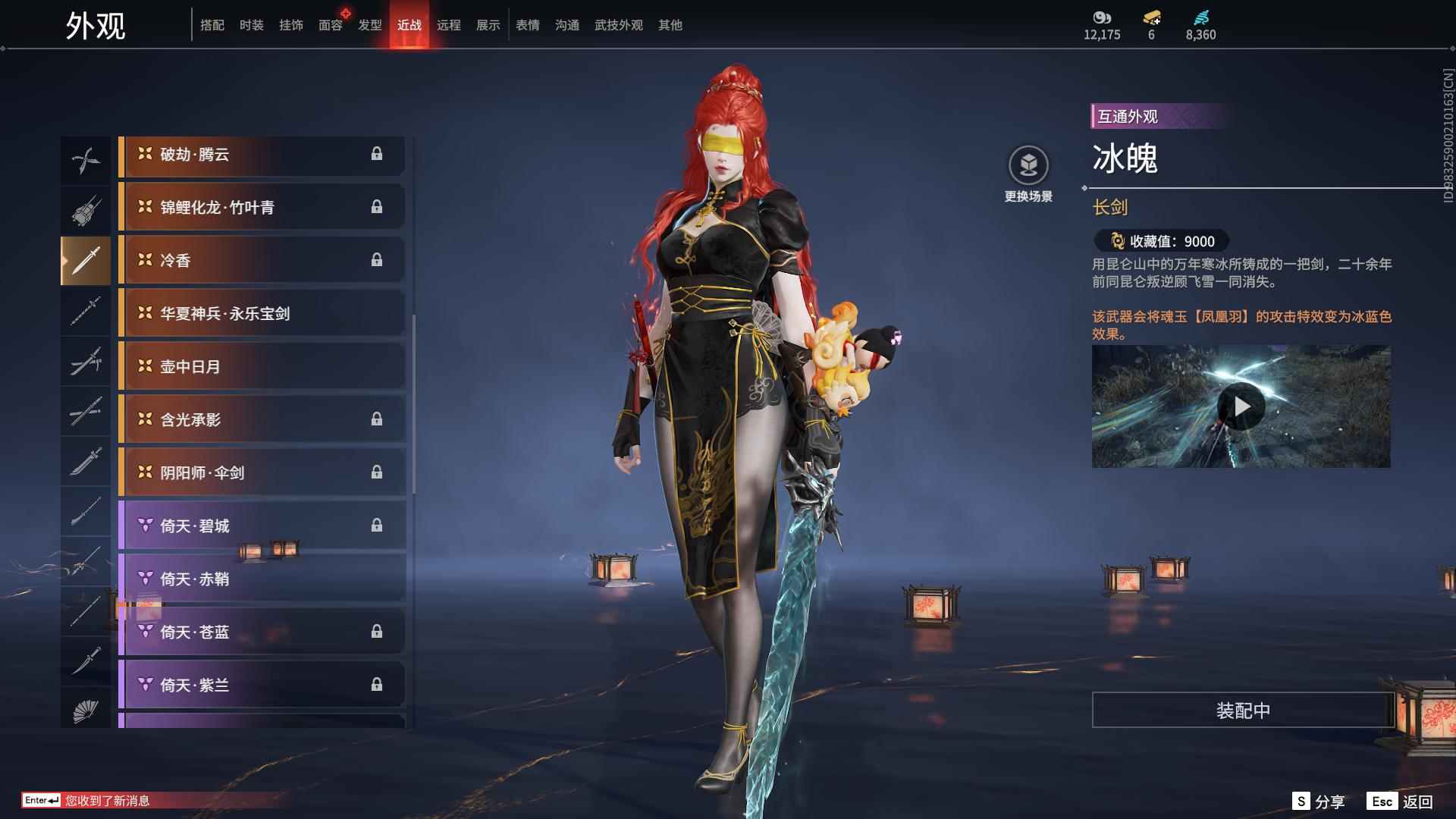Screen dimensions: 1456x819
Task: Switch to the 时装 tab
Action: click(x=251, y=25)
